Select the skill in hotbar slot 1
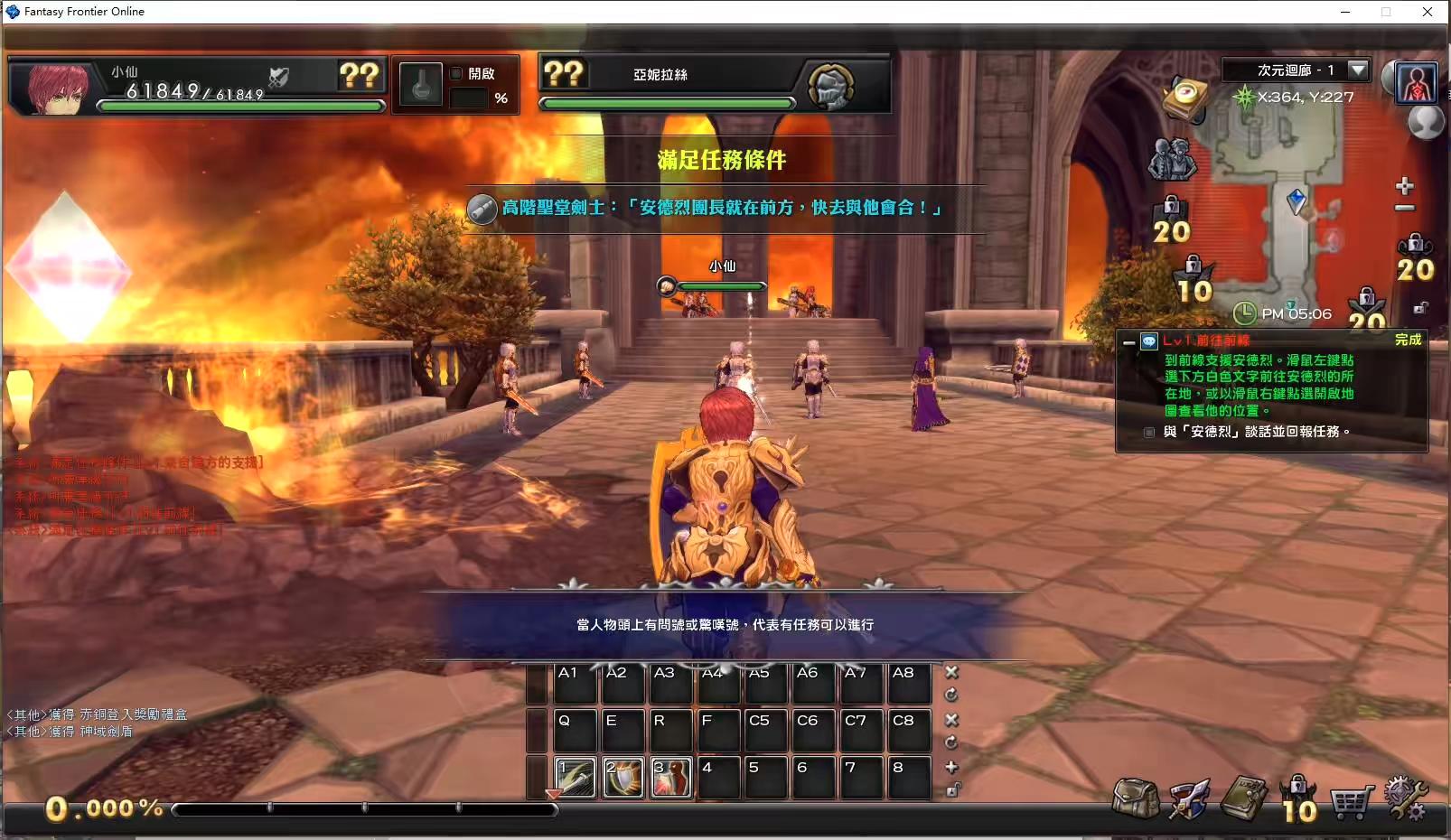Viewport: 1451px width, 840px height. 575,778
